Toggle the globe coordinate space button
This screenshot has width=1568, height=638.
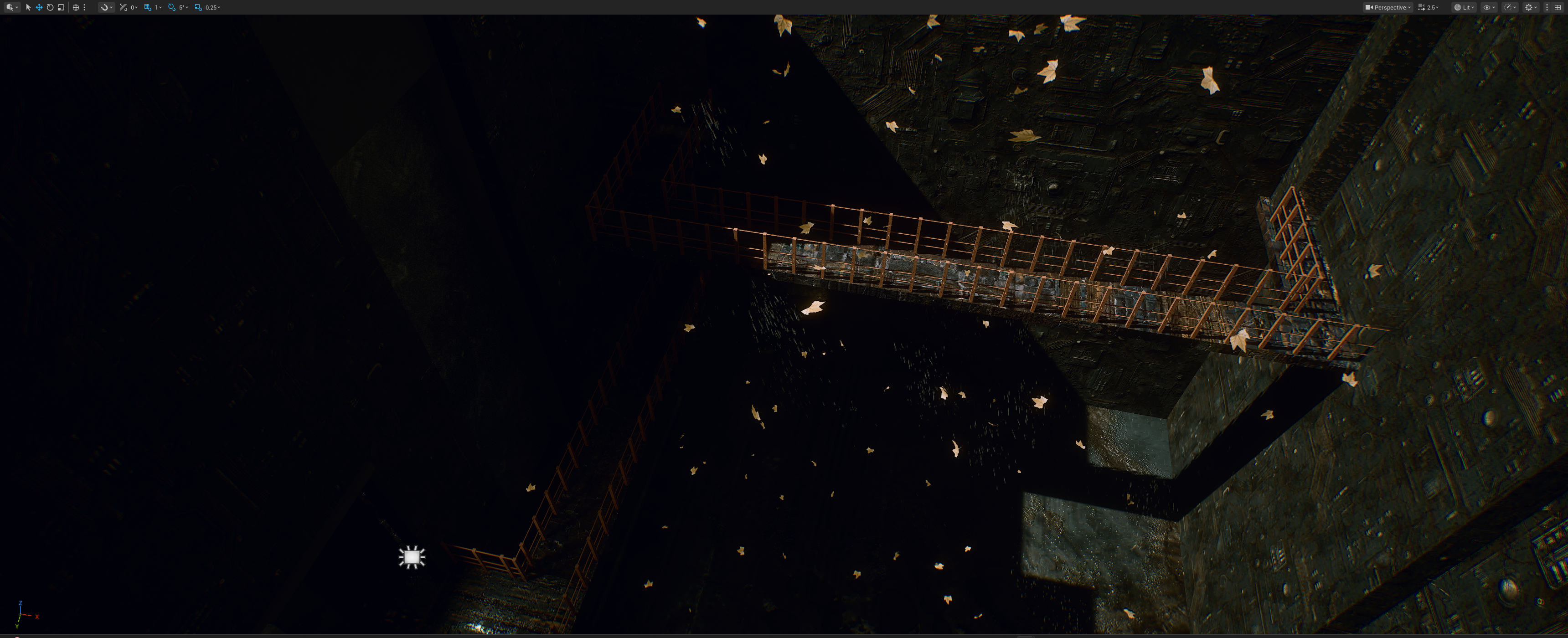tap(76, 7)
